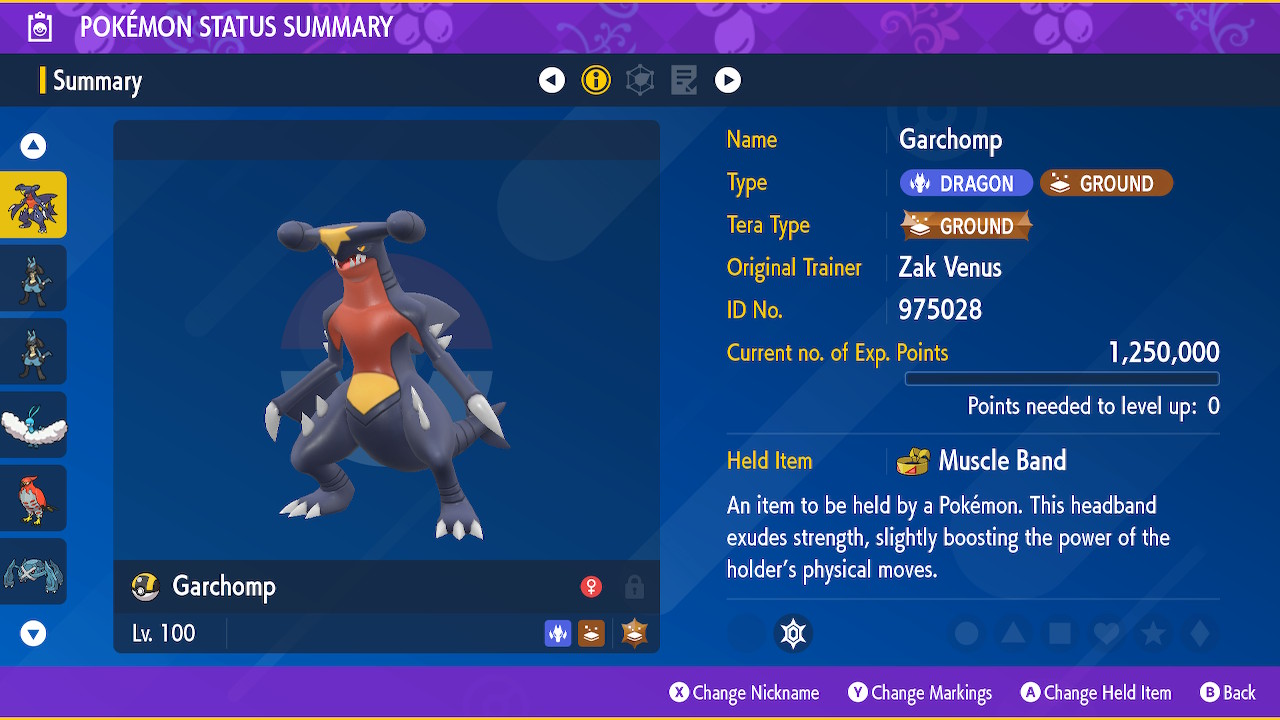
Task: Select the Dragon type icon
Action: [966, 182]
